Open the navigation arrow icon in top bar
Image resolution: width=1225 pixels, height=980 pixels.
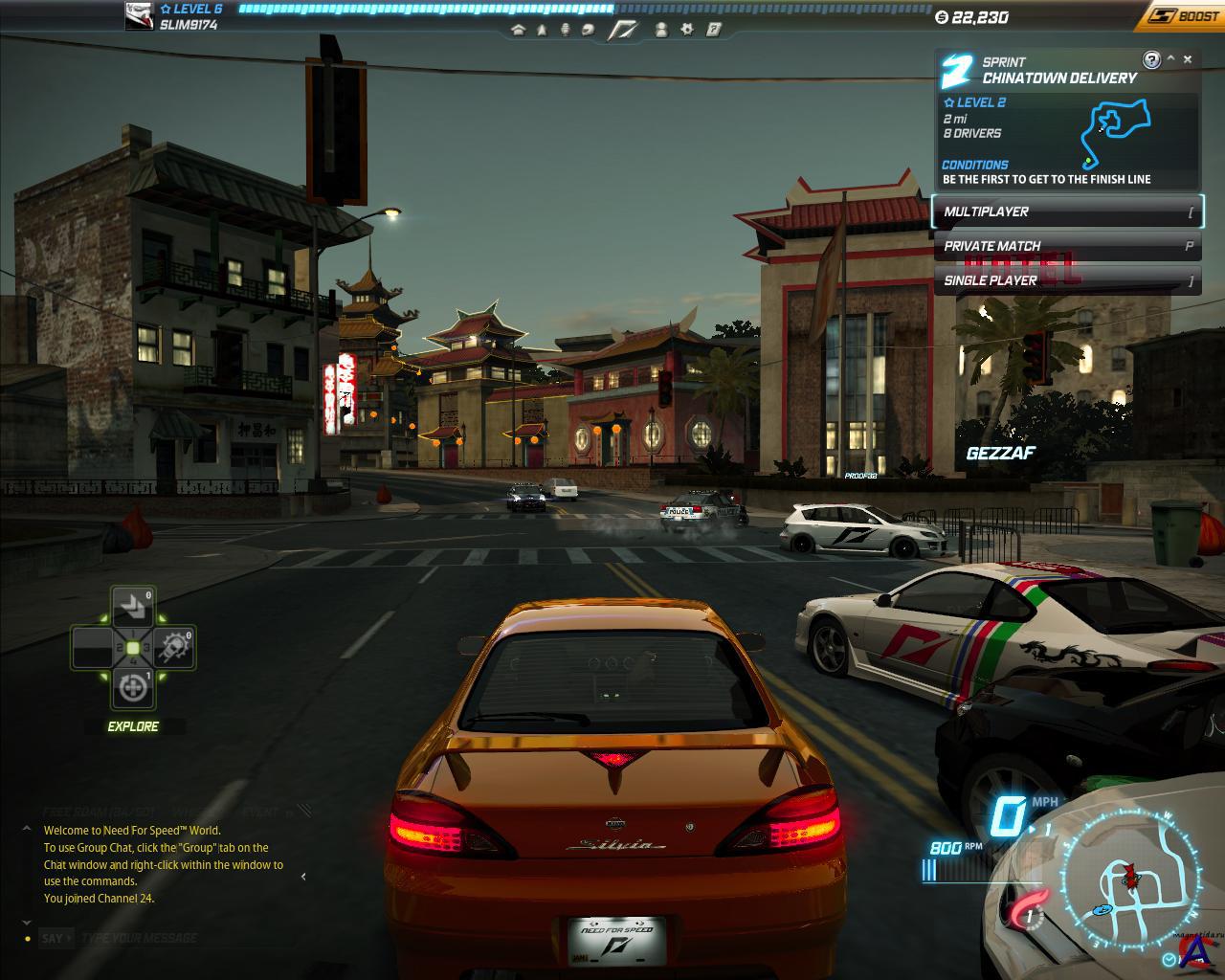(542, 30)
